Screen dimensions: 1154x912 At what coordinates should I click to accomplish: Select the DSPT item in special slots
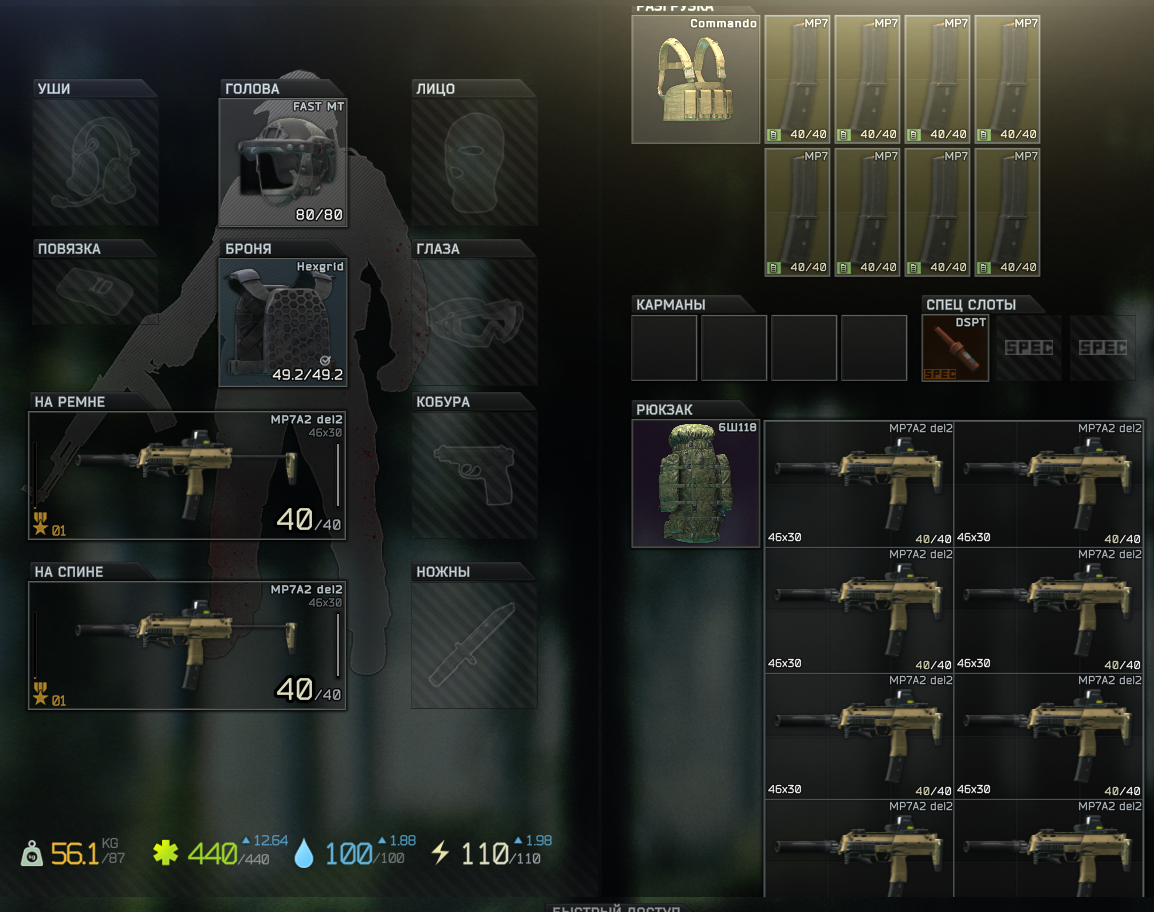(955, 348)
